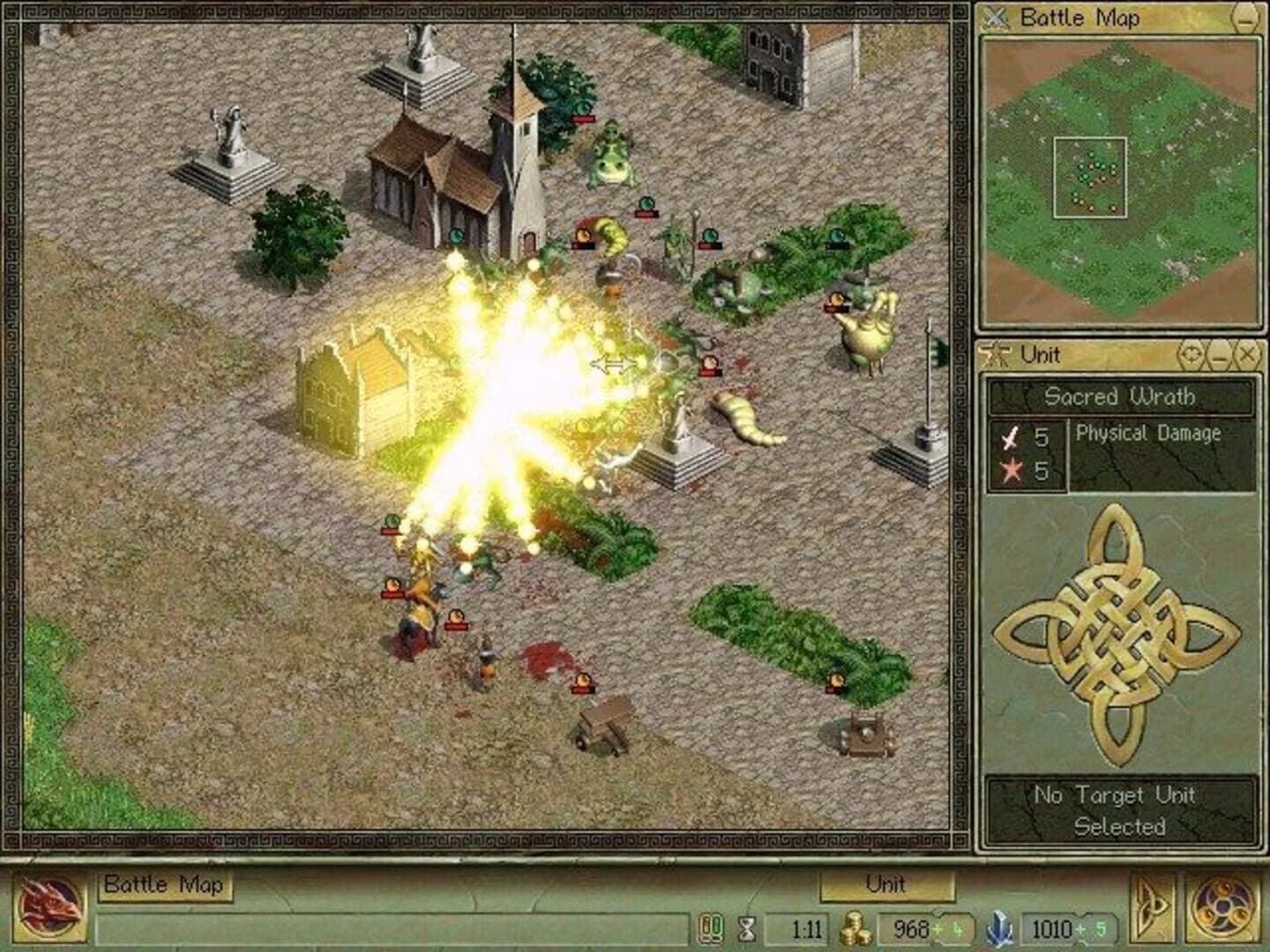This screenshot has width=1270, height=952.
Task: Click the hero star icon on the Unit title bar
Action: [997, 355]
